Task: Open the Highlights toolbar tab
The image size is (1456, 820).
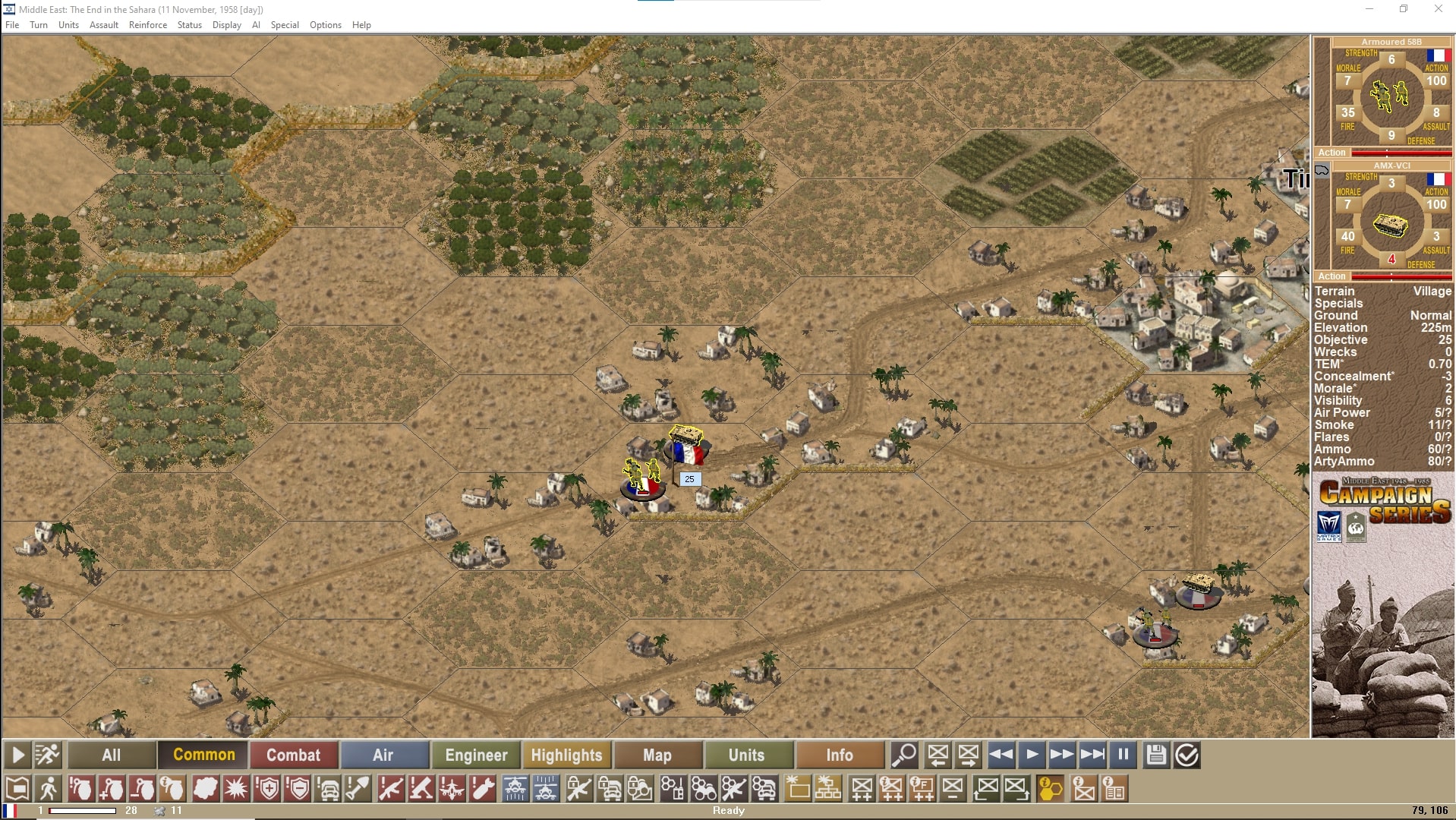Action: click(x=566, y=755)
